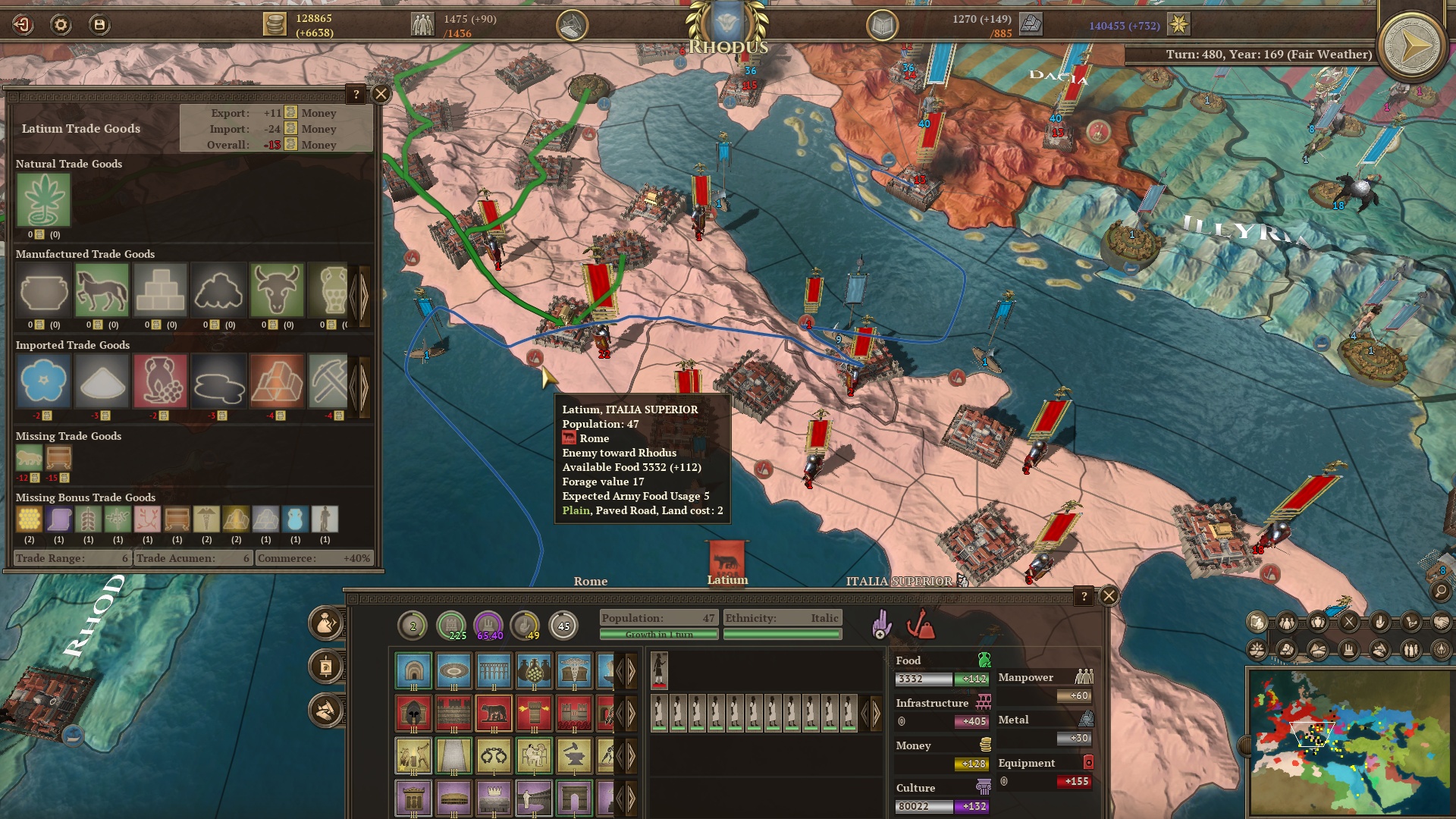This screenshot has width=1456, height=819.
Task: Toggle the population map mode button
Action: [1287, 623]
